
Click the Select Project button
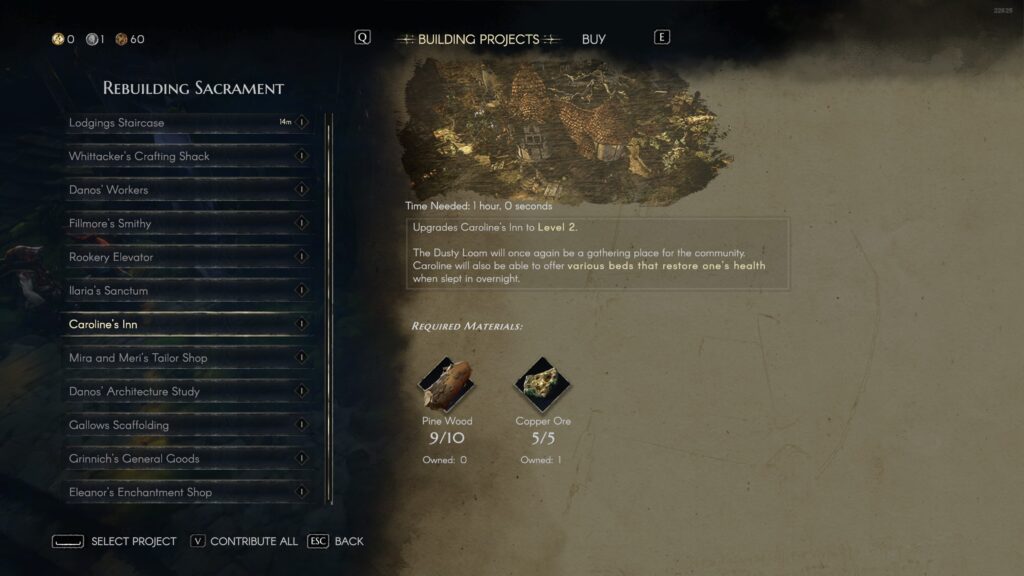coord(114,541)
